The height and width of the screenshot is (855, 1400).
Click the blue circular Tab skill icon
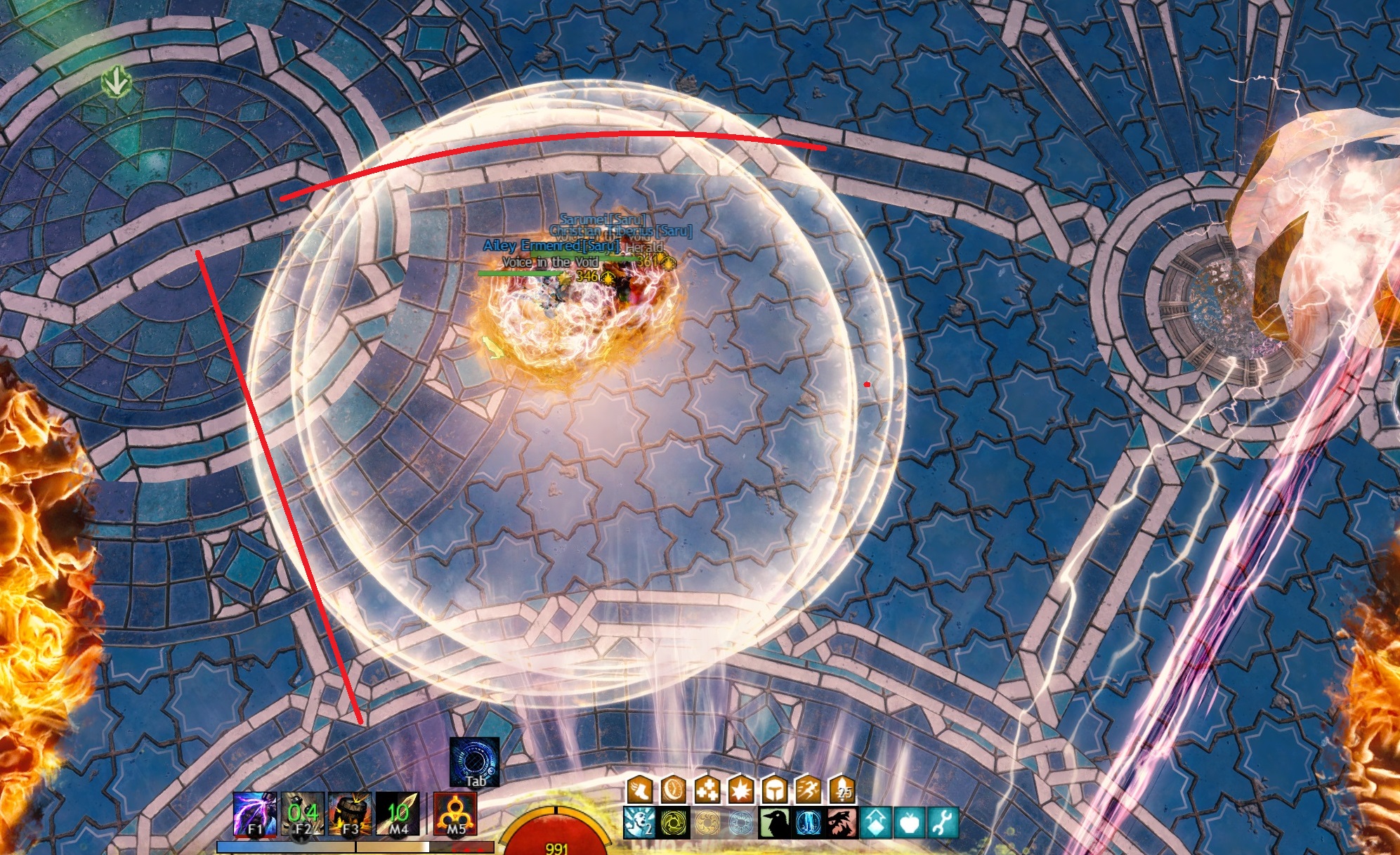click(475, 762)
